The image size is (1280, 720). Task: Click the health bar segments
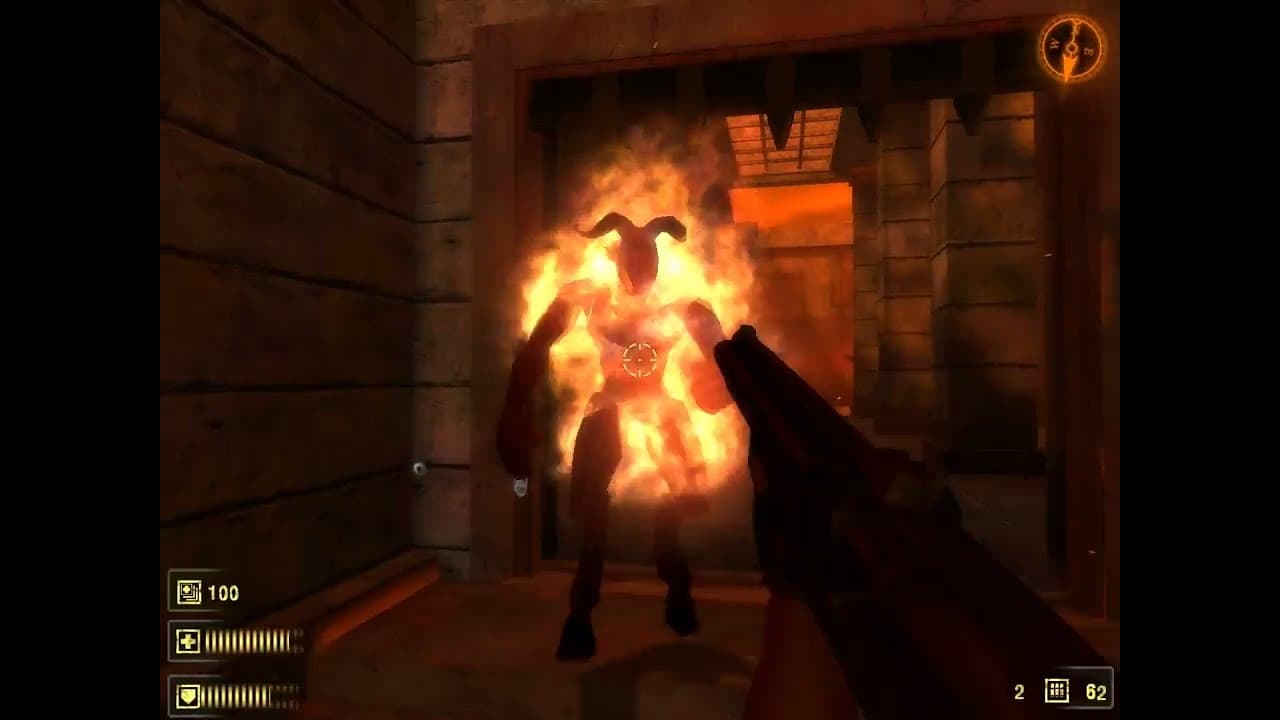coord(248,640)
